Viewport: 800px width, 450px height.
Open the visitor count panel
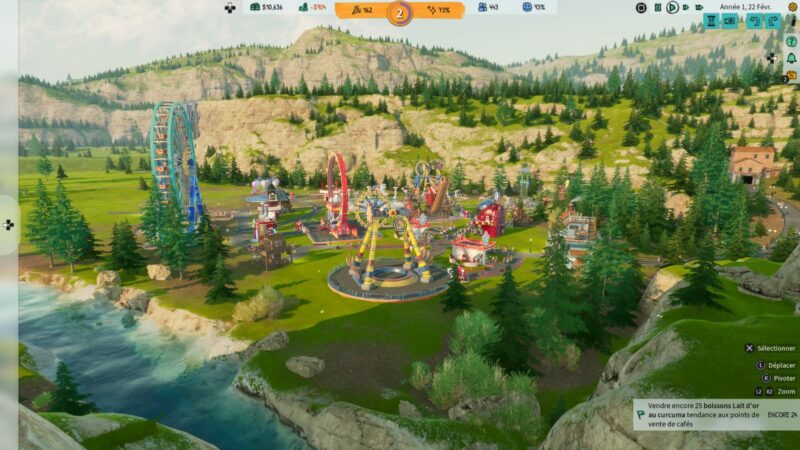click(489, 7)
